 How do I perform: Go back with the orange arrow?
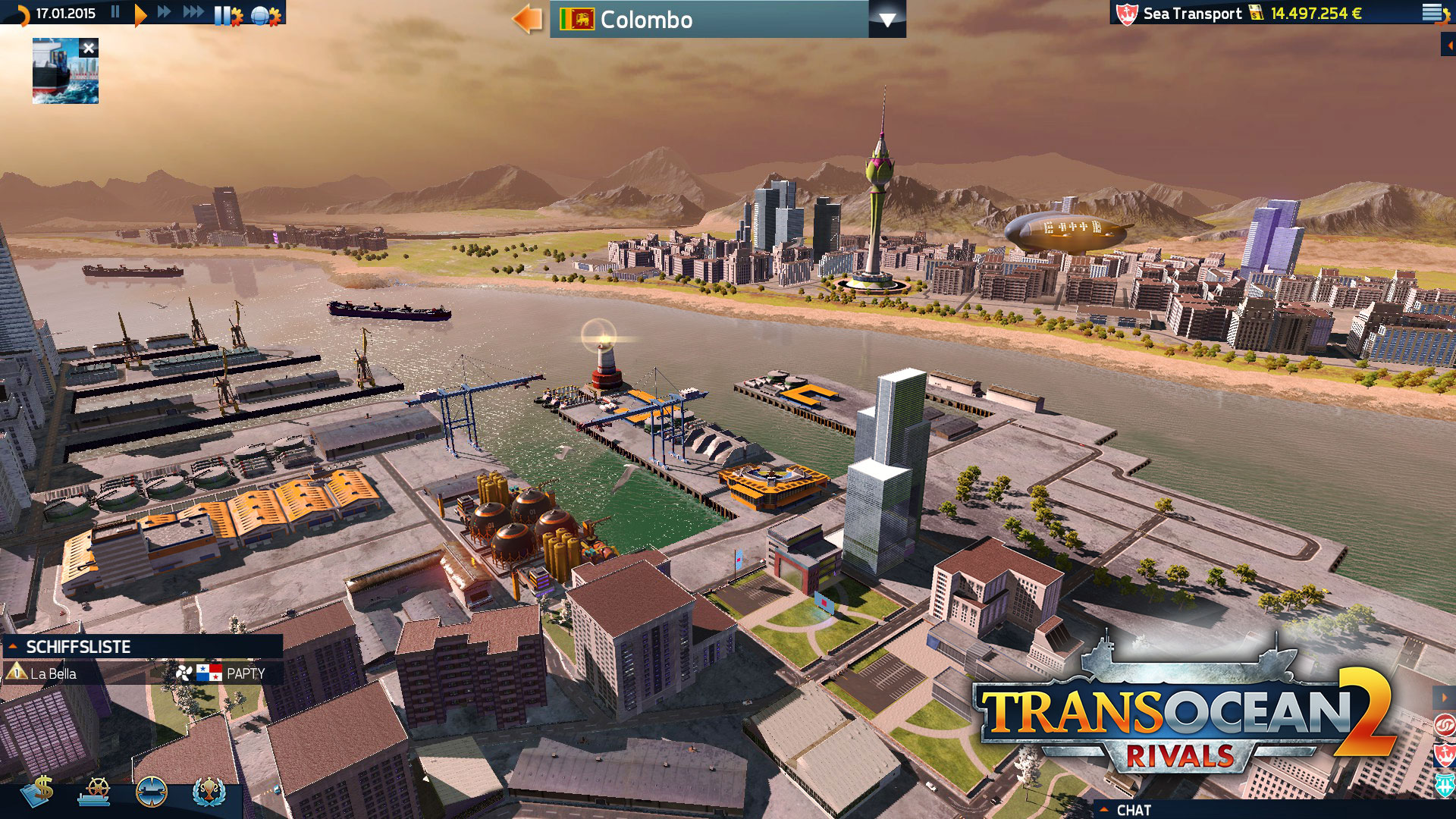527,19
